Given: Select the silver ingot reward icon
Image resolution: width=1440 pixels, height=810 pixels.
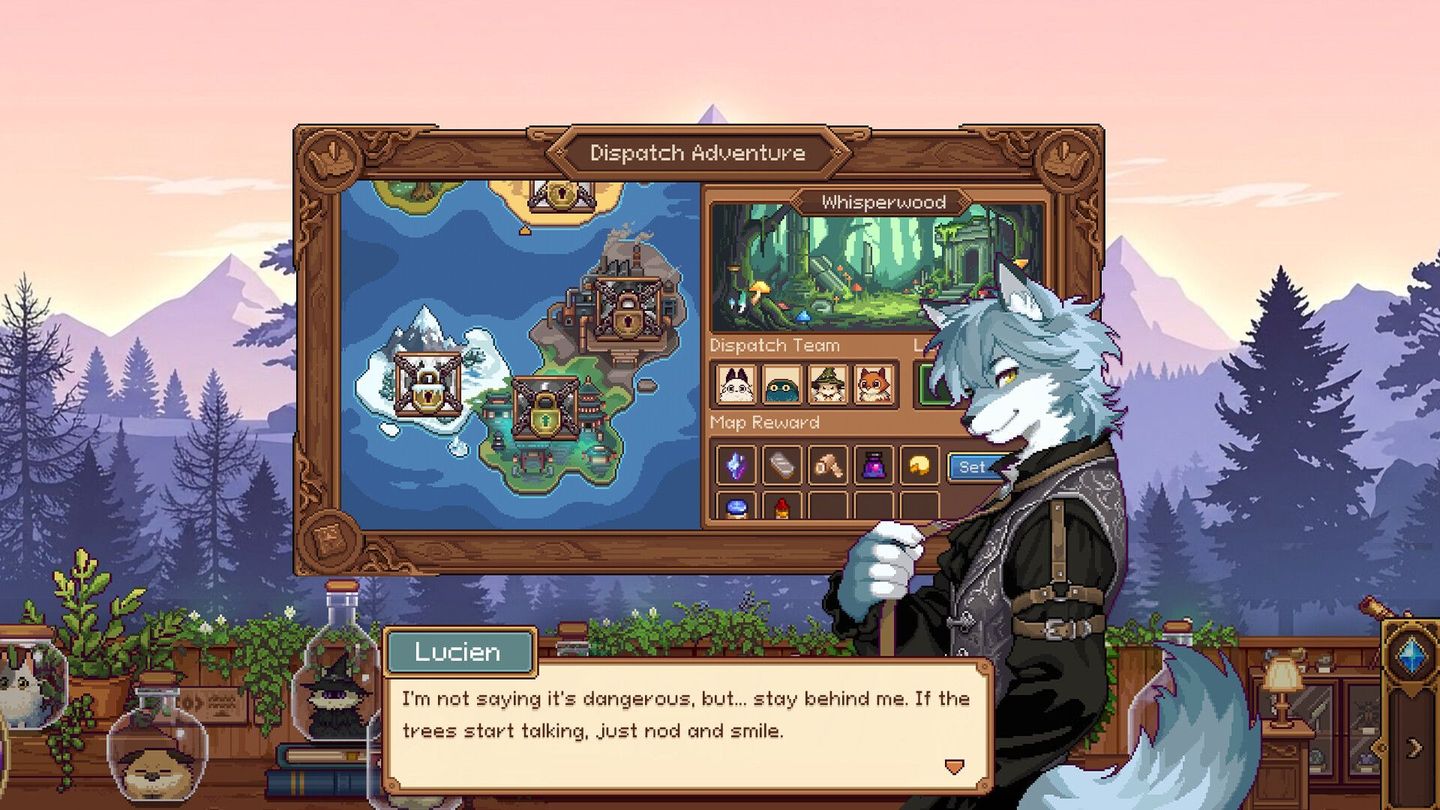Looking at the screenshot, I should 783,466.
